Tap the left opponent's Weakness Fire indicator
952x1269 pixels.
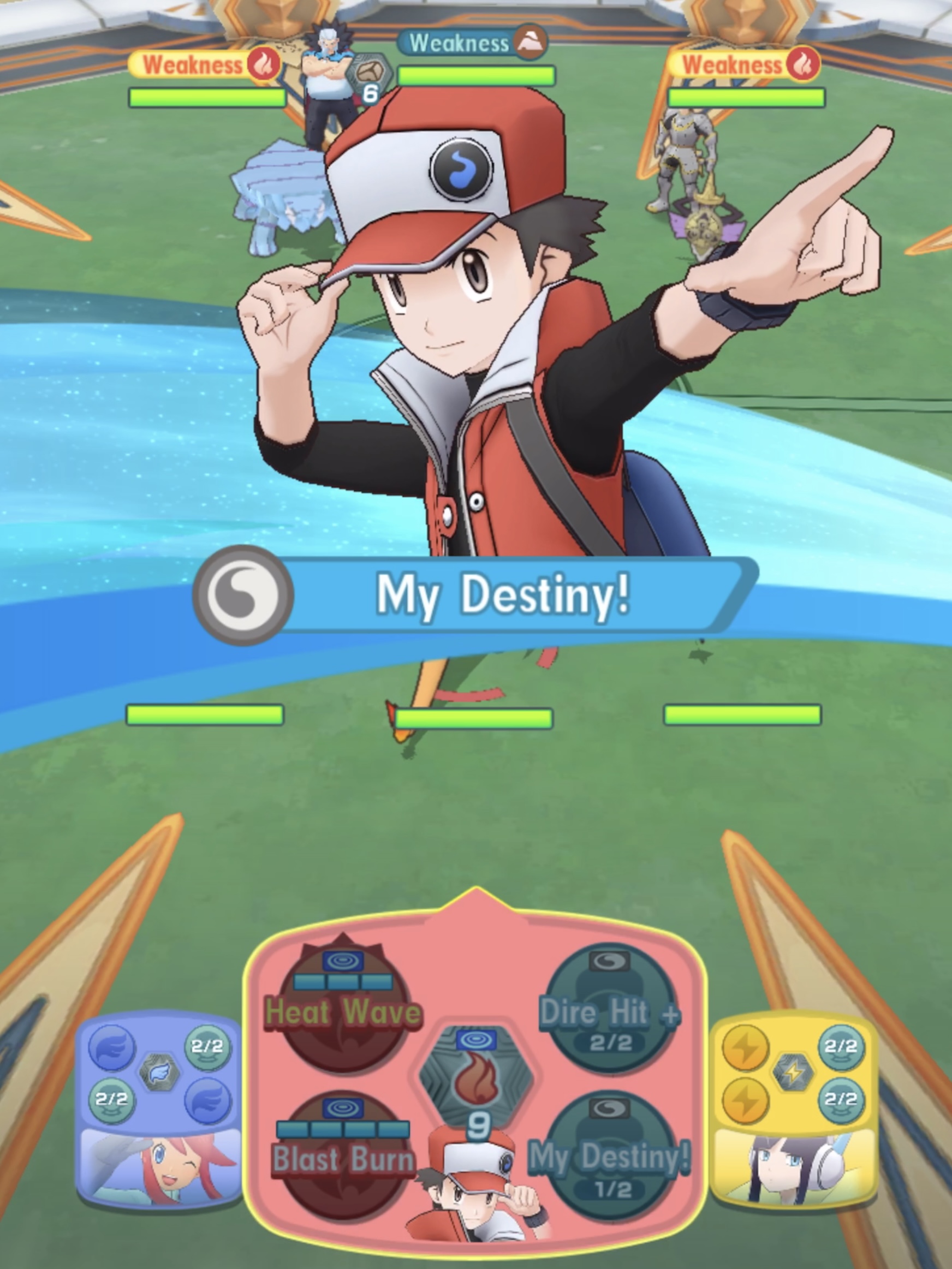pos(204,65)
